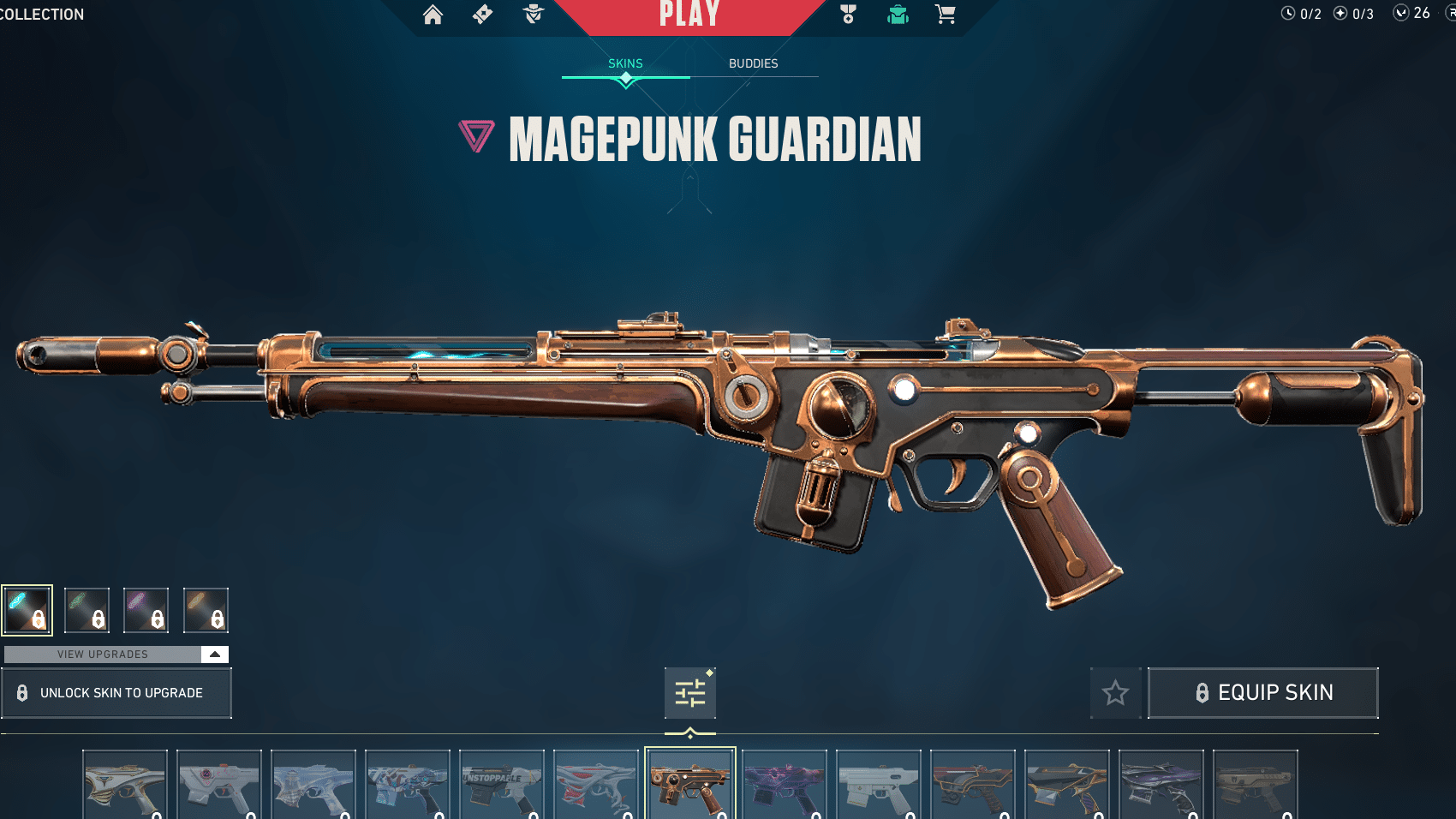The image size is (1456, 819).
Task: Open the weapon customization sliders icon
Action: [690, 692]
